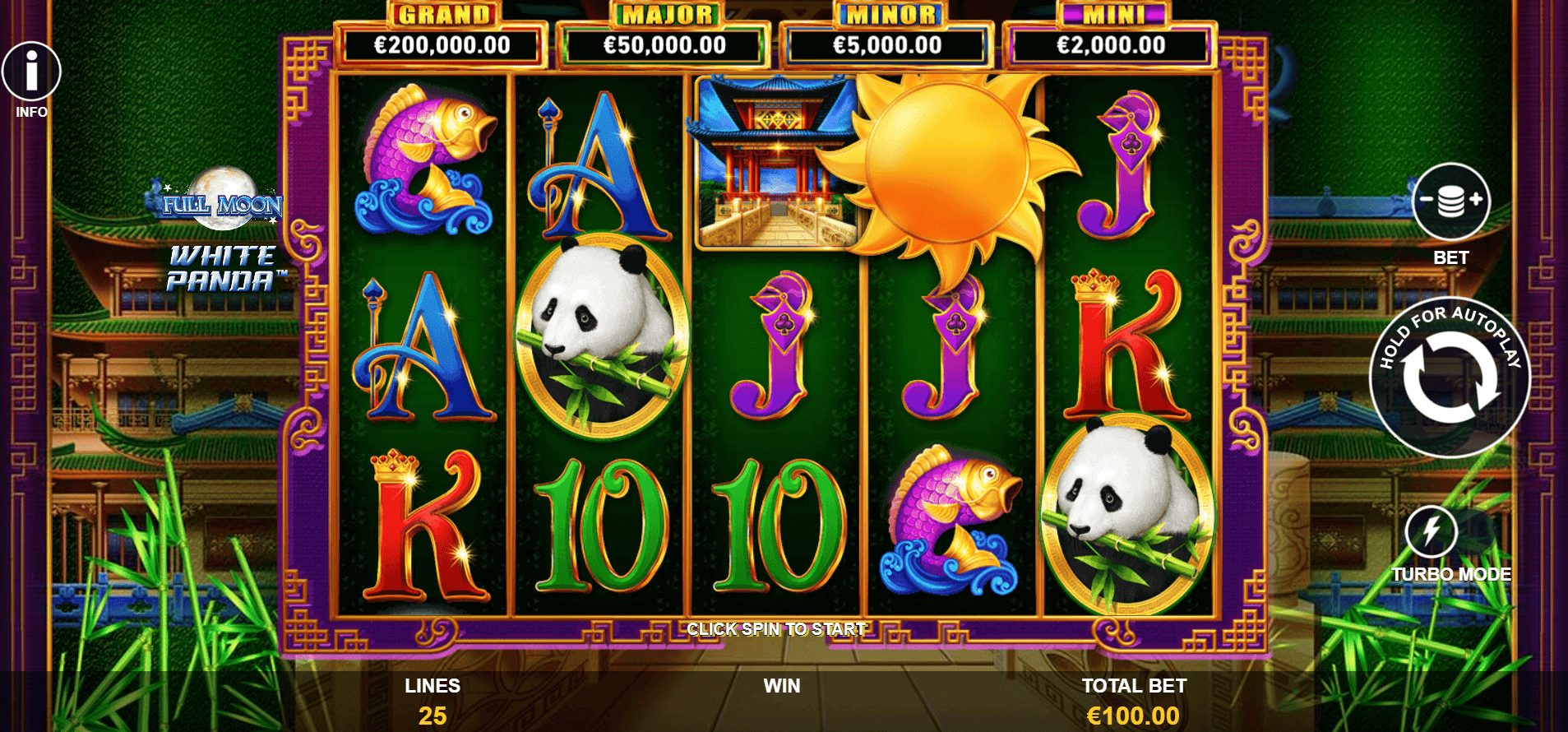Click the TOTAL BET amount field
The width and height of the screenshot is (1568, 732).
tap(1132, 699)
